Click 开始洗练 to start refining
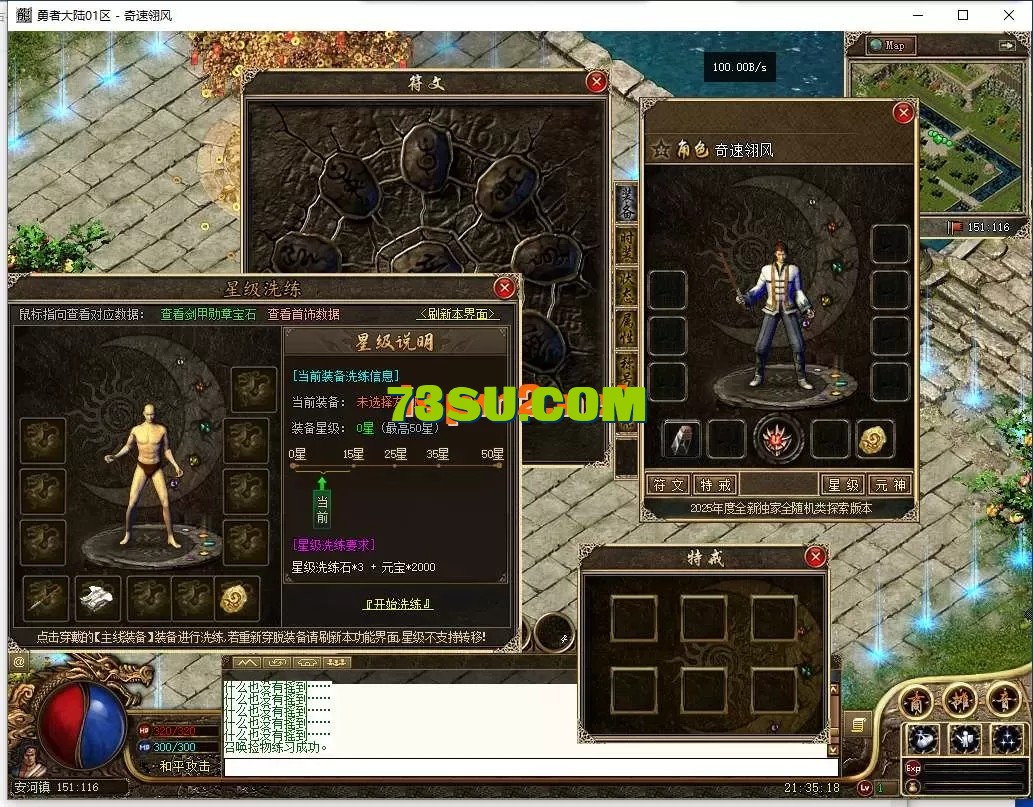The width and height of the screenshot is (1033, 807). pos(398,604)
